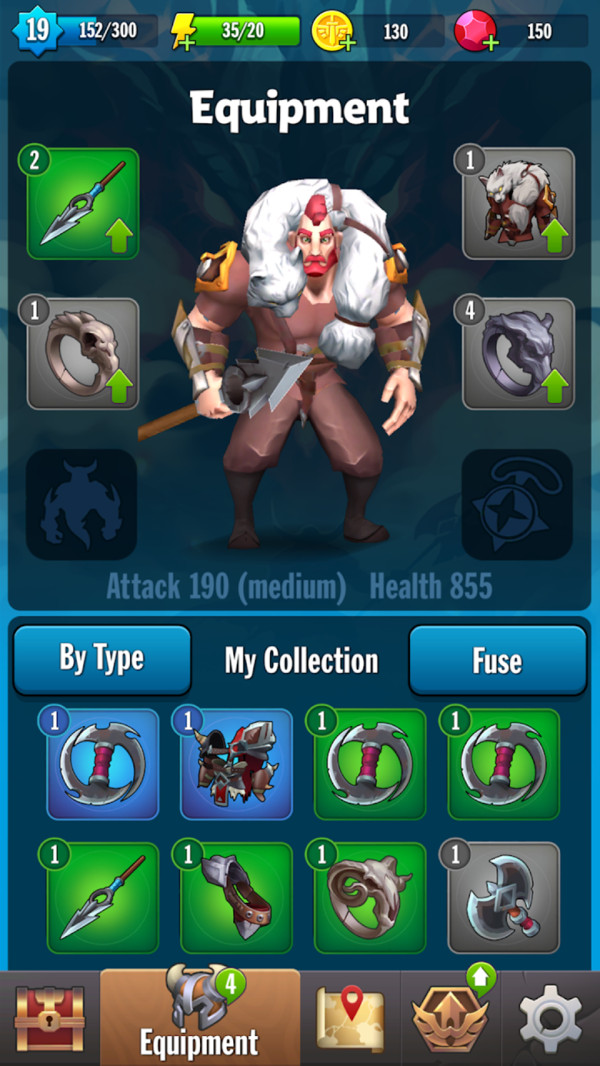Tap the Fuse button
600x1066 pixels.
coord(497,660)
